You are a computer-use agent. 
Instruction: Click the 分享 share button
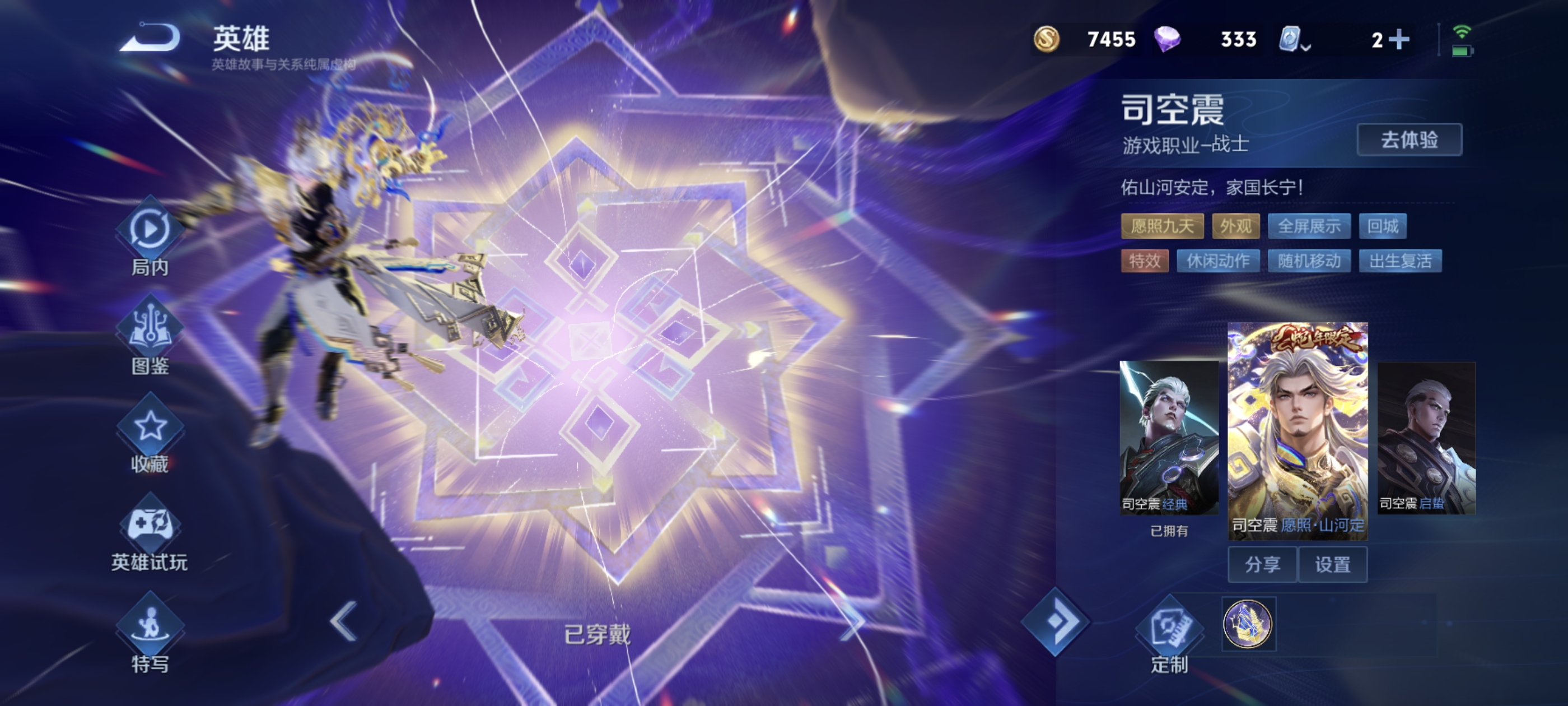[x=1262, y=565]
